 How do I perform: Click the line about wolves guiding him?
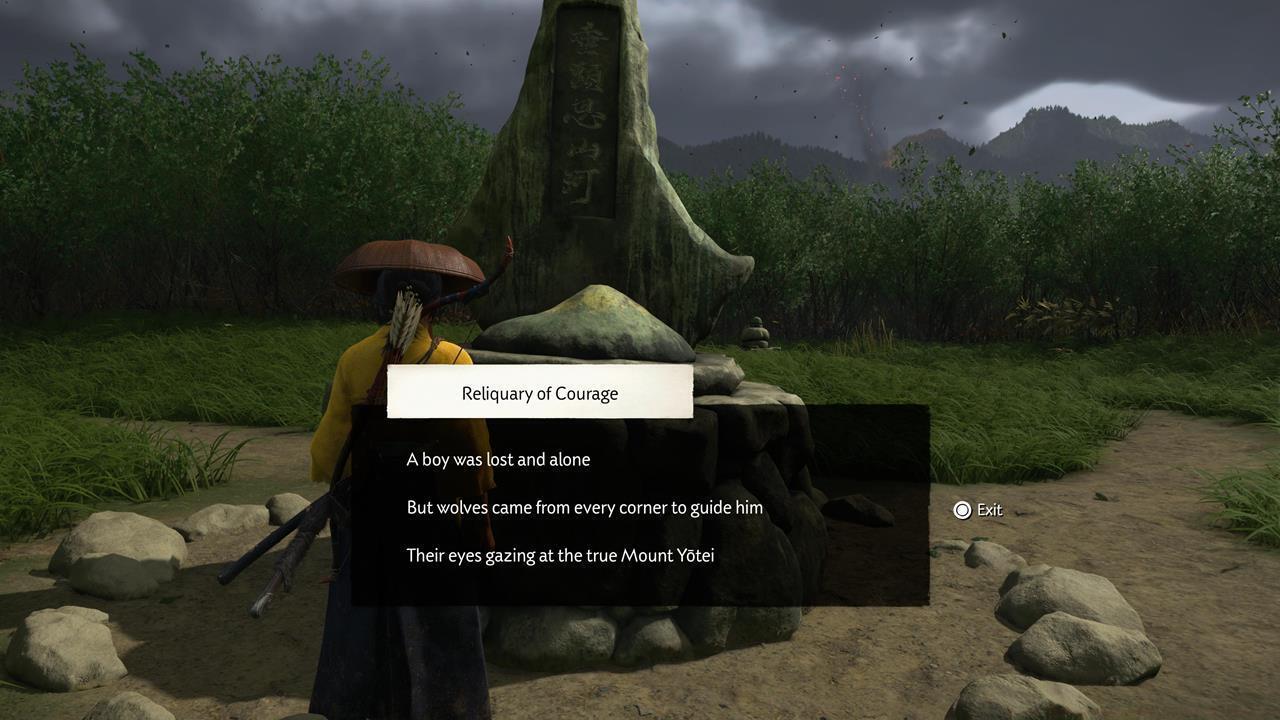[x=584, y=507]
